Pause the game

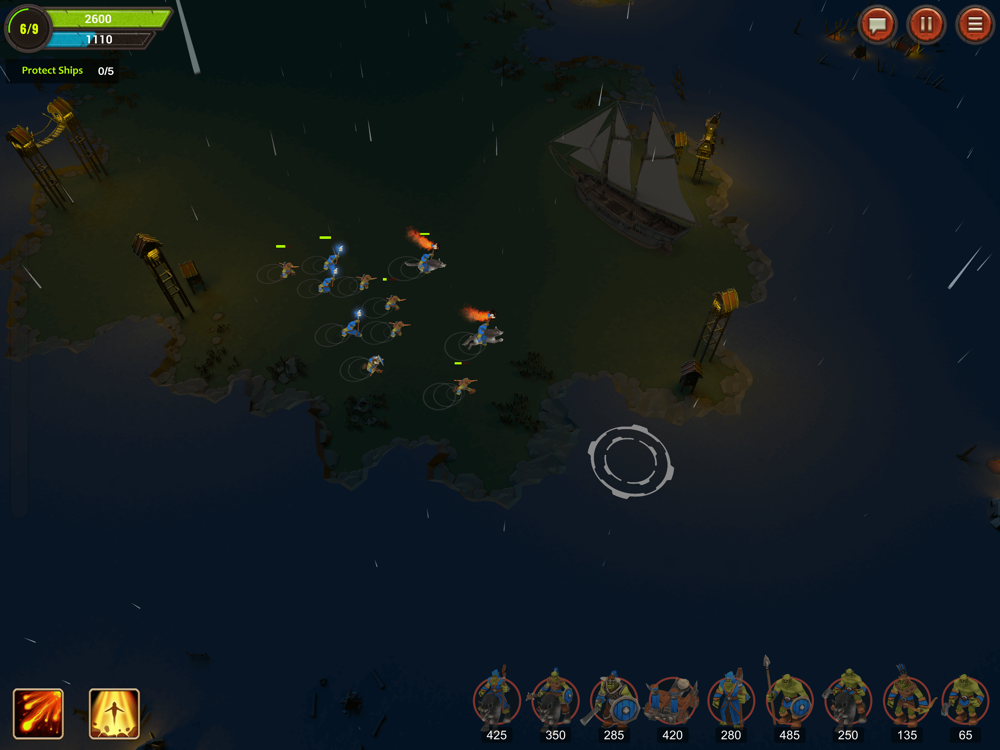[x=926, y=24]
